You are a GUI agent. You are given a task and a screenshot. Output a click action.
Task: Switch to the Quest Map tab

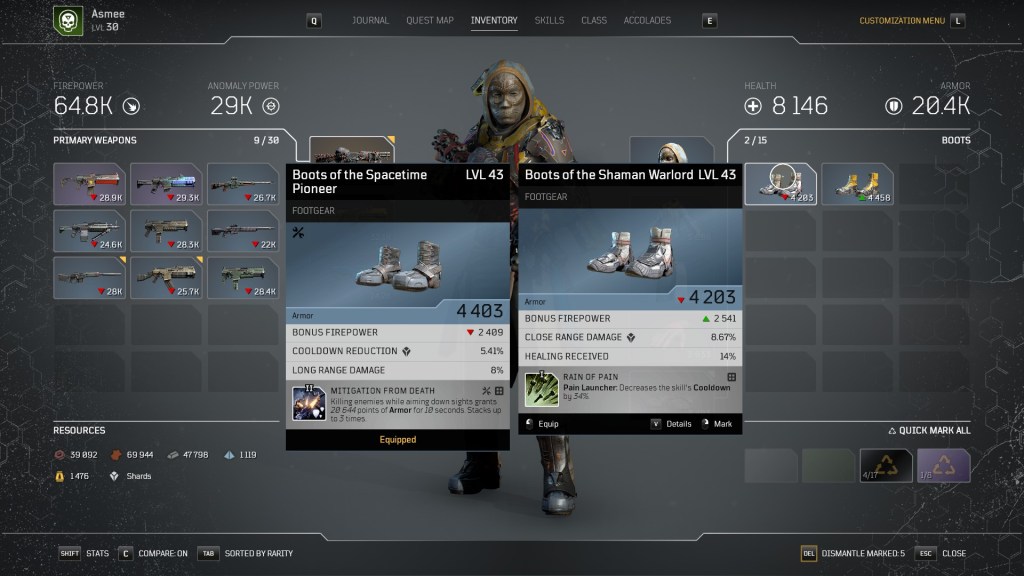pos(430,20)
